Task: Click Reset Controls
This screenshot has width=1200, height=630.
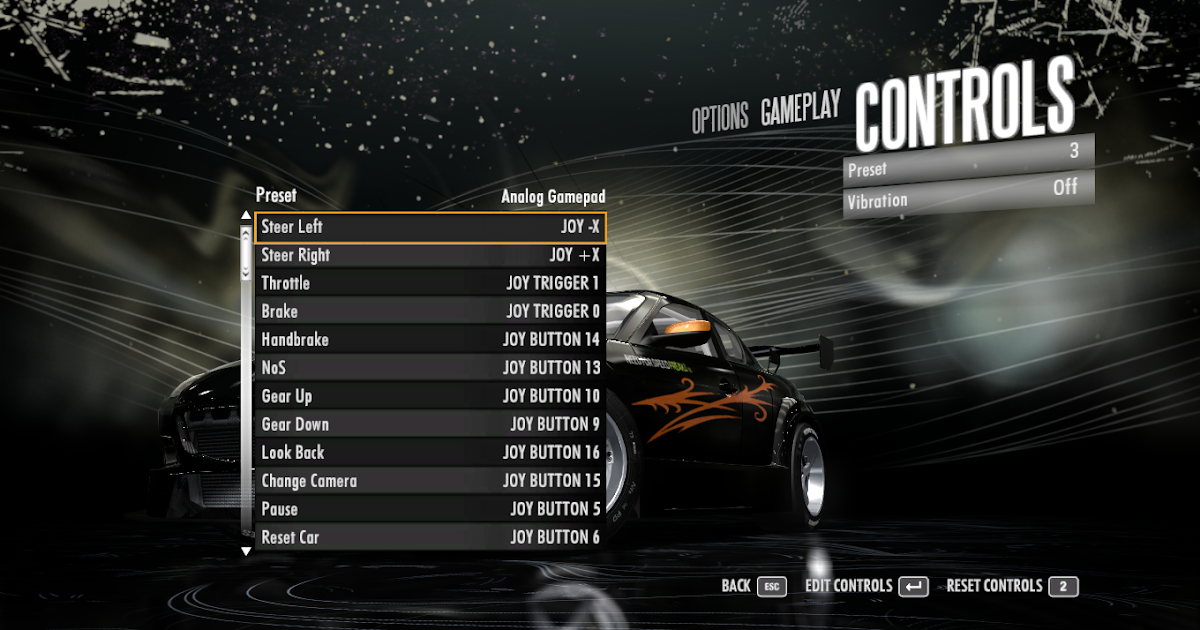Action: pos(1011,586)
